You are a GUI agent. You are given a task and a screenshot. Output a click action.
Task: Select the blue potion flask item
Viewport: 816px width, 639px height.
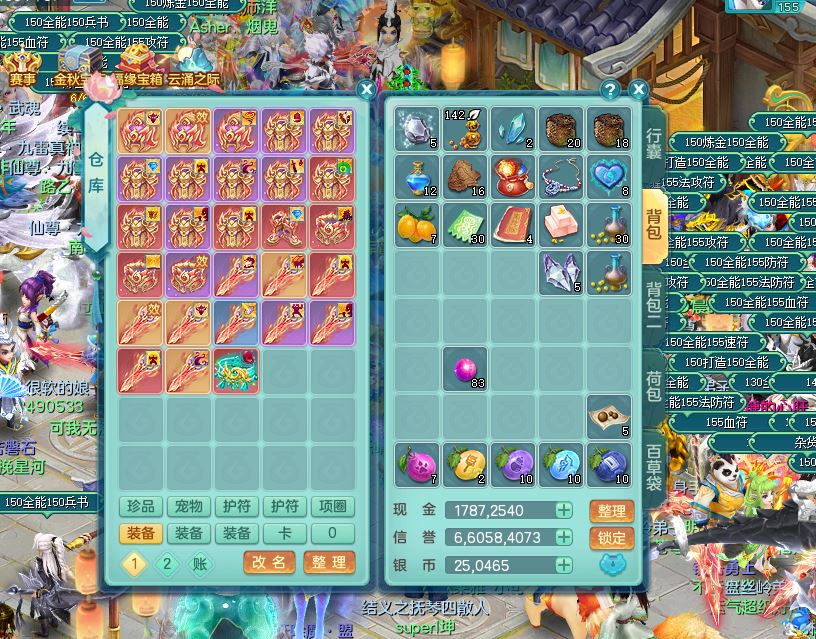click(416, 177)
